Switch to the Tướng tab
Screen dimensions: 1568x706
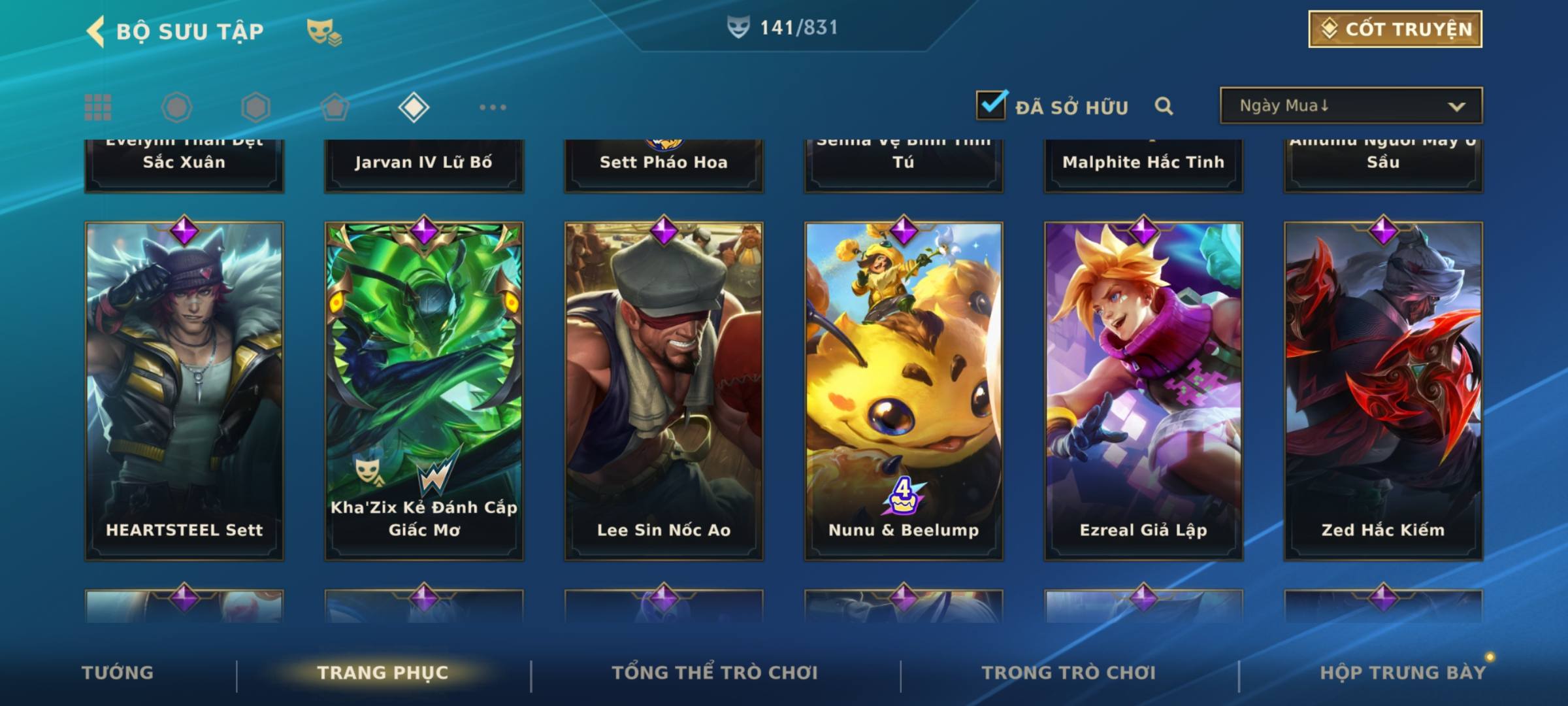(x=118, y=673)
